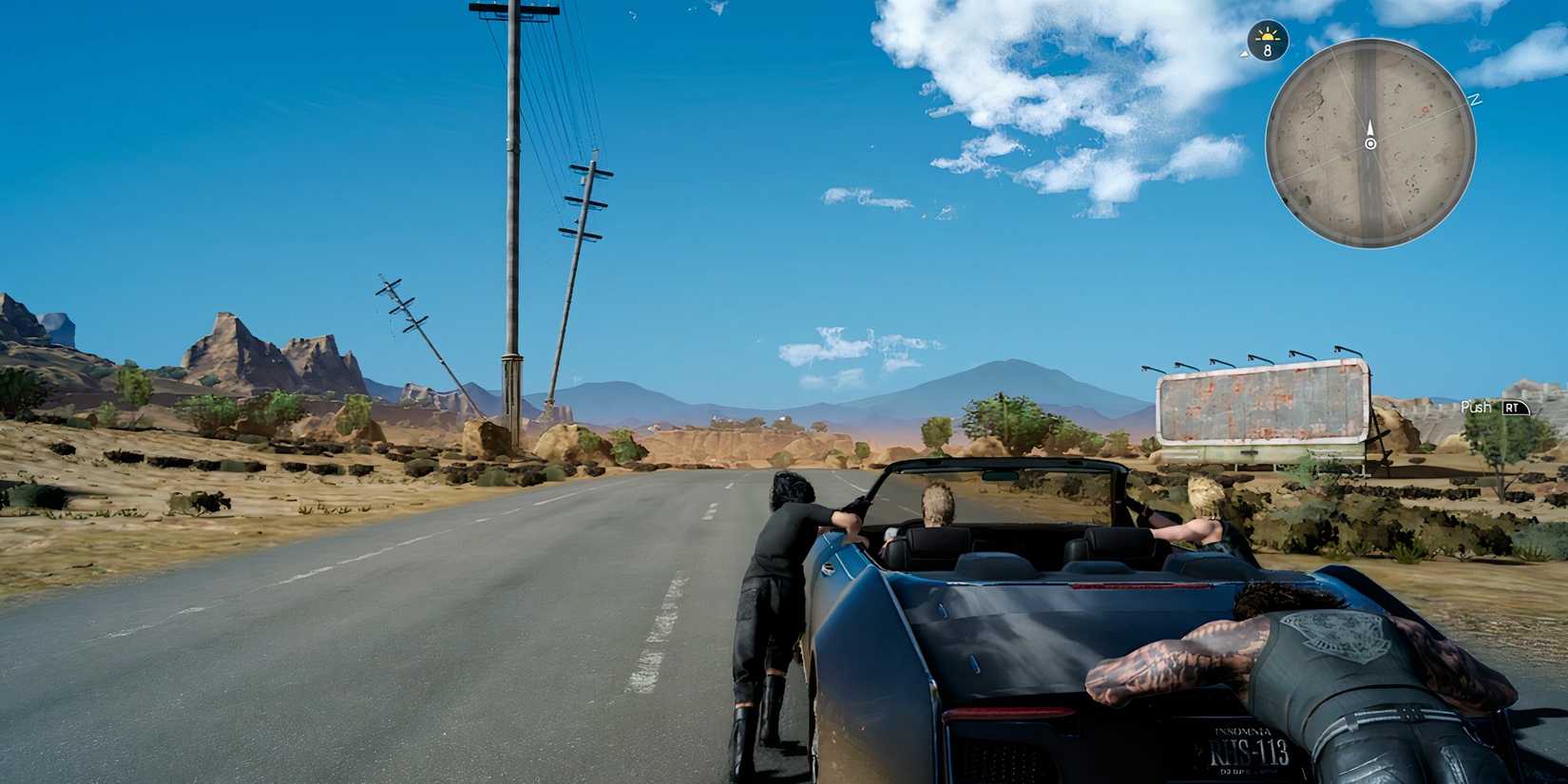Click the number 8 on the time indicator
Screen dimensions: 1568x784
tap(1267, 49)
